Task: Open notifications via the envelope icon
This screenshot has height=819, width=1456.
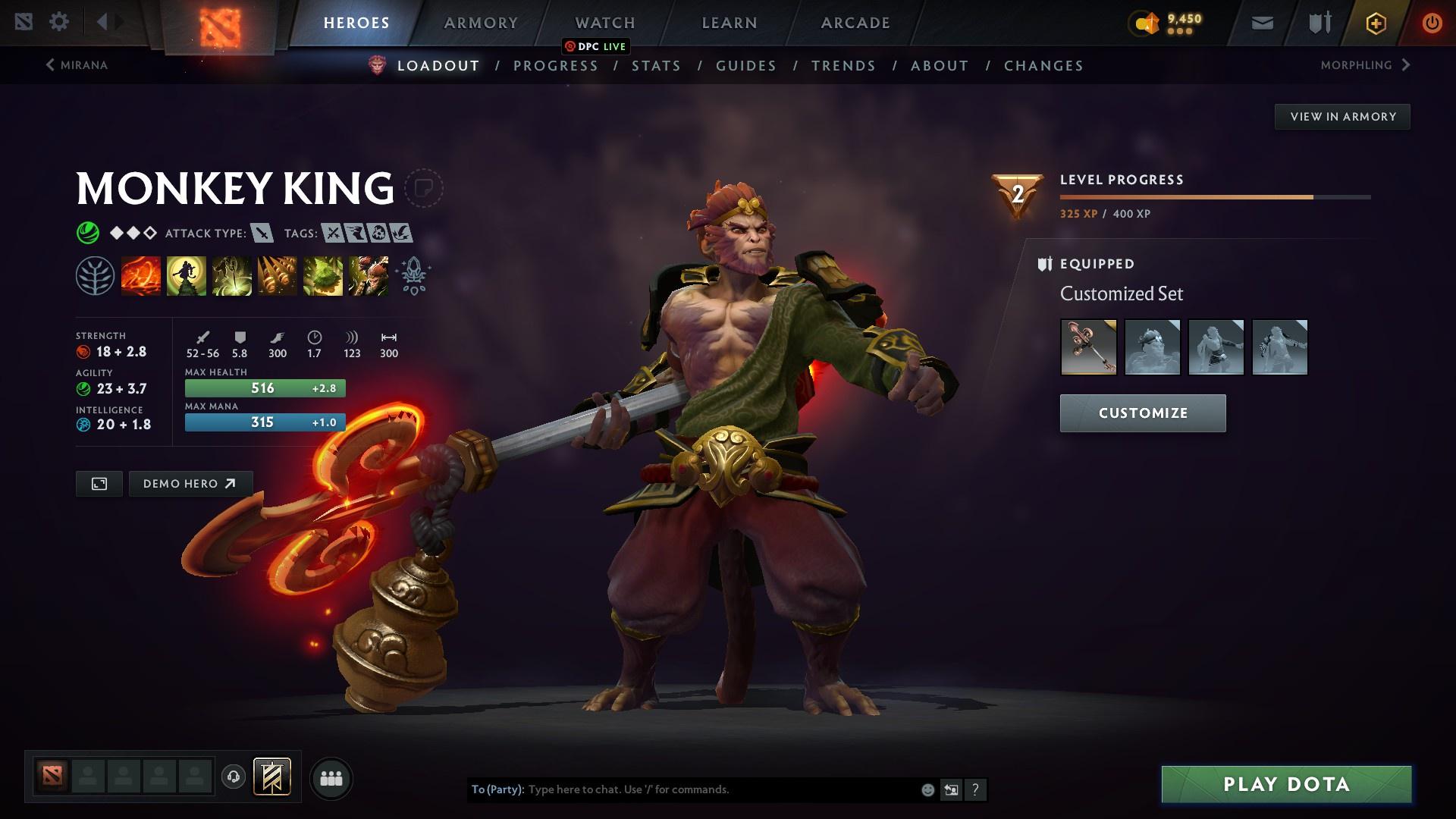Action: pyautogui.click(x=1261, y=22)
